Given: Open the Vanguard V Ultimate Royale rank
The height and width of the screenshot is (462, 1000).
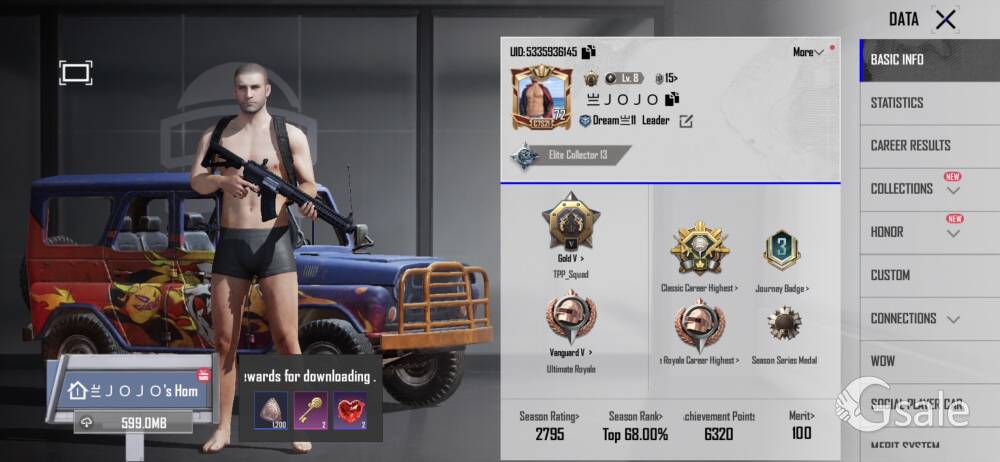Looking at the screenshot, I should (570, 320).
